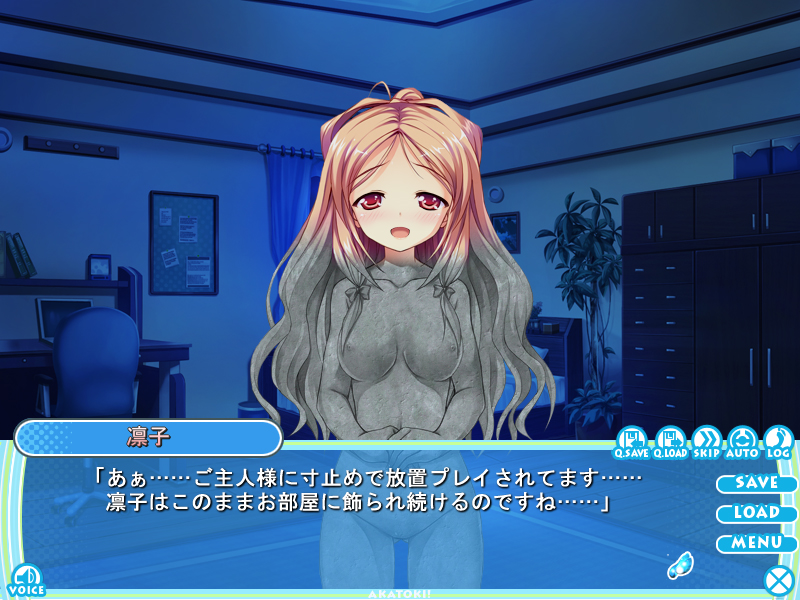800x600 pixels.
Task: Click the Q.LOAD quick load icon
Action: pyautogui.click(x=669, y=441)
